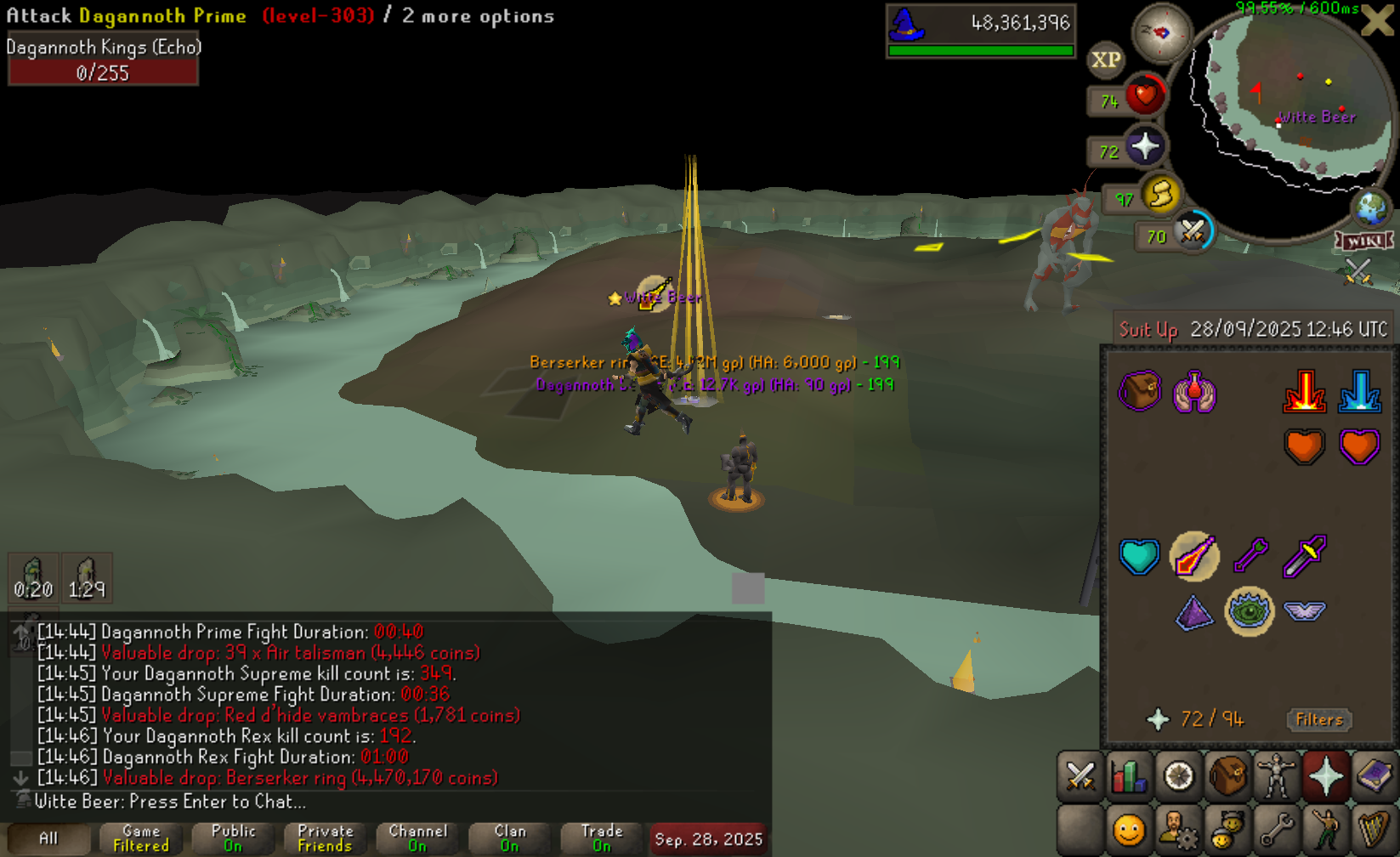Open the world map globe
Image resolution: width=1400 pixels, height=857 pixels.
click(1370, 207)
